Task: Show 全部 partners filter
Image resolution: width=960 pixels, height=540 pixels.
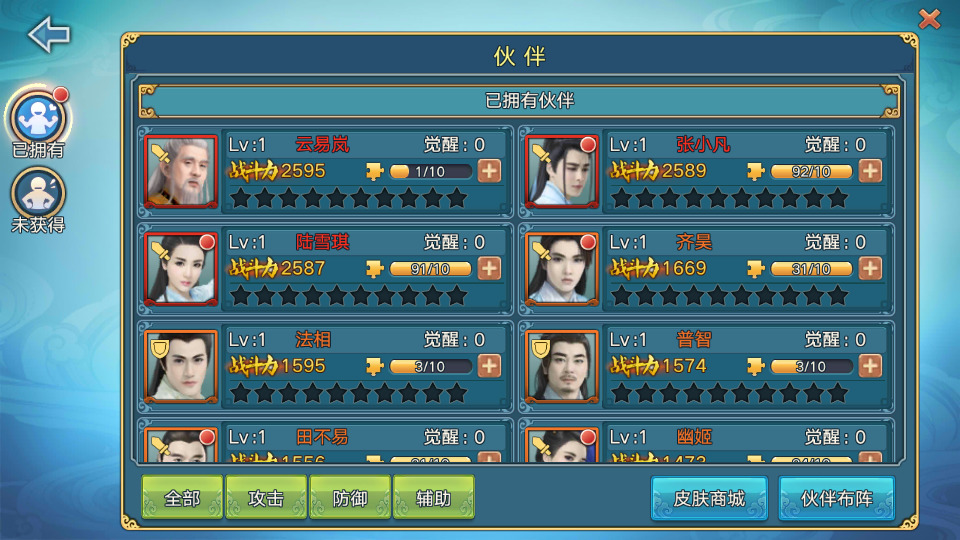Action: click(182, 498)
